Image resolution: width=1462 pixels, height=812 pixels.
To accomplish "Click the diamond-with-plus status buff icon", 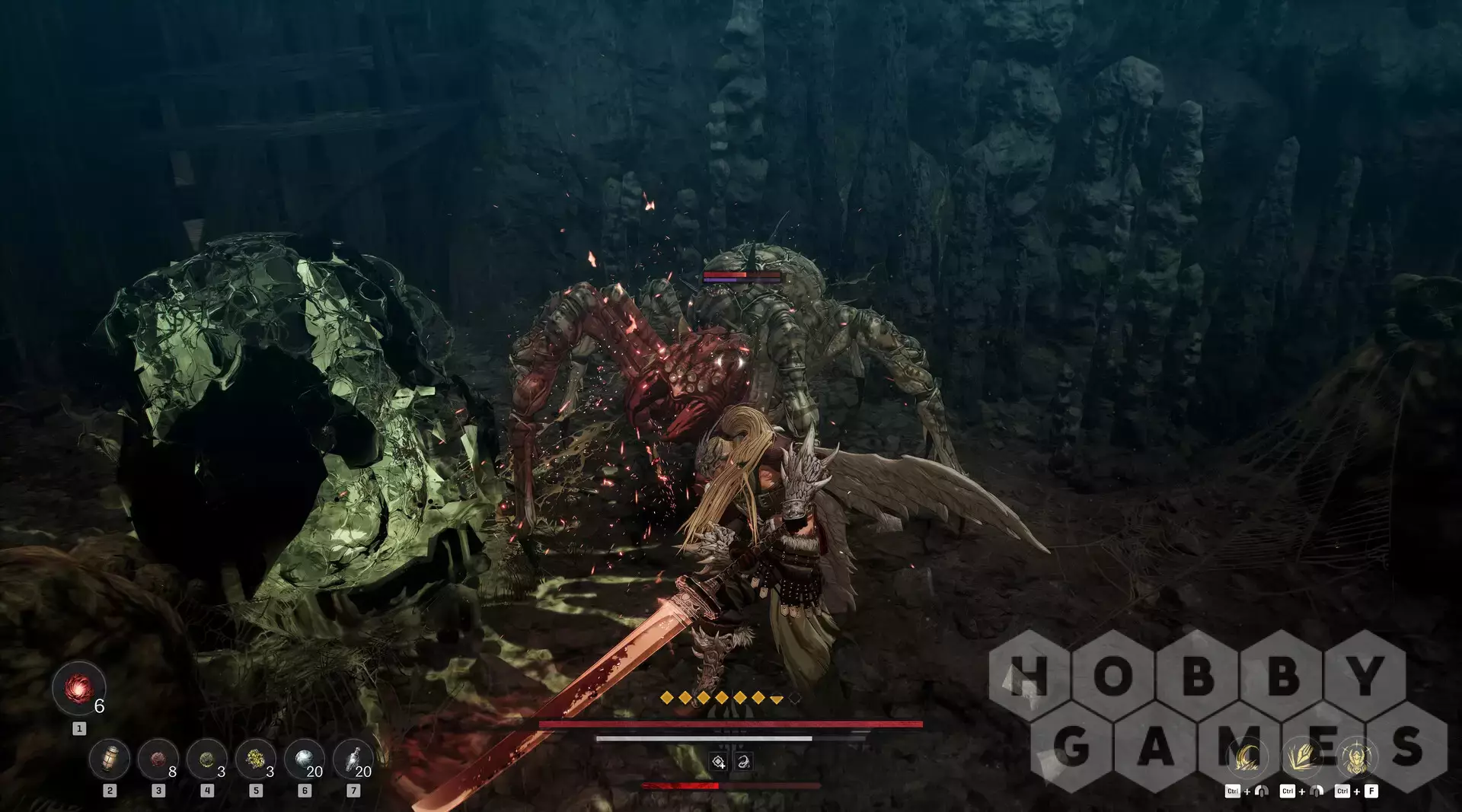I will click(718, 762).
